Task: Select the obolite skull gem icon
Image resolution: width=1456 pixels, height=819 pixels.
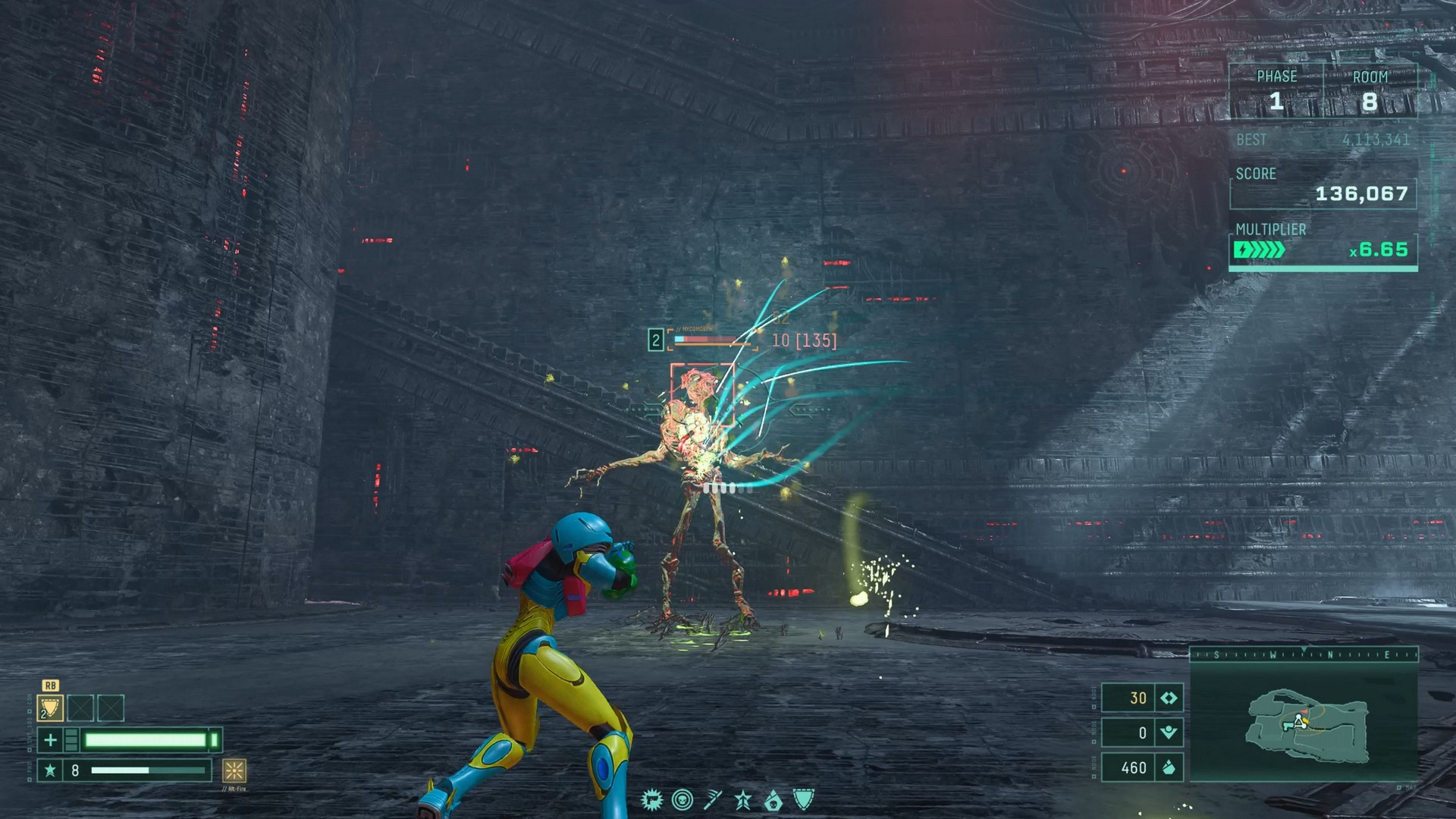Action: click(773, 799)
